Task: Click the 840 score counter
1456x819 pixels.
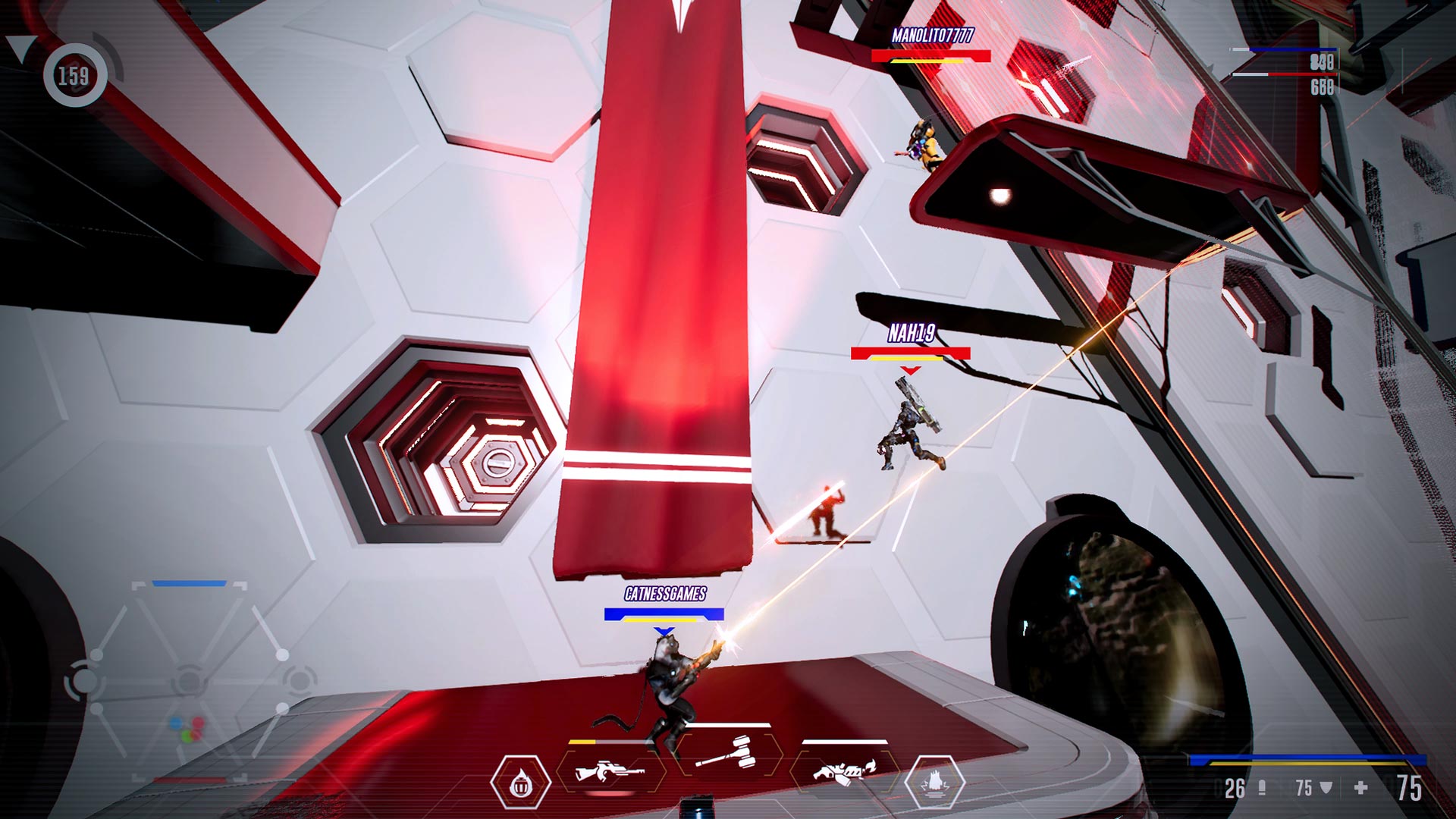Action: point(1322,62)
